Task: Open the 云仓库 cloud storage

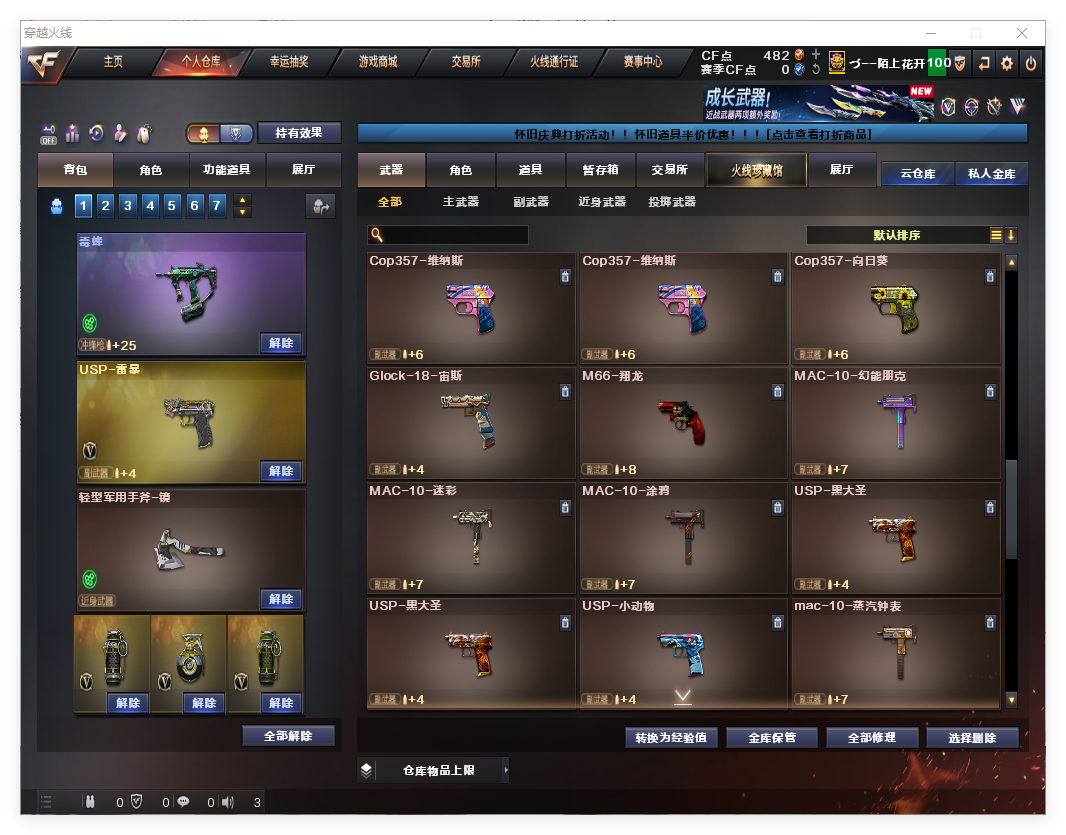Action: pos(917,174)
